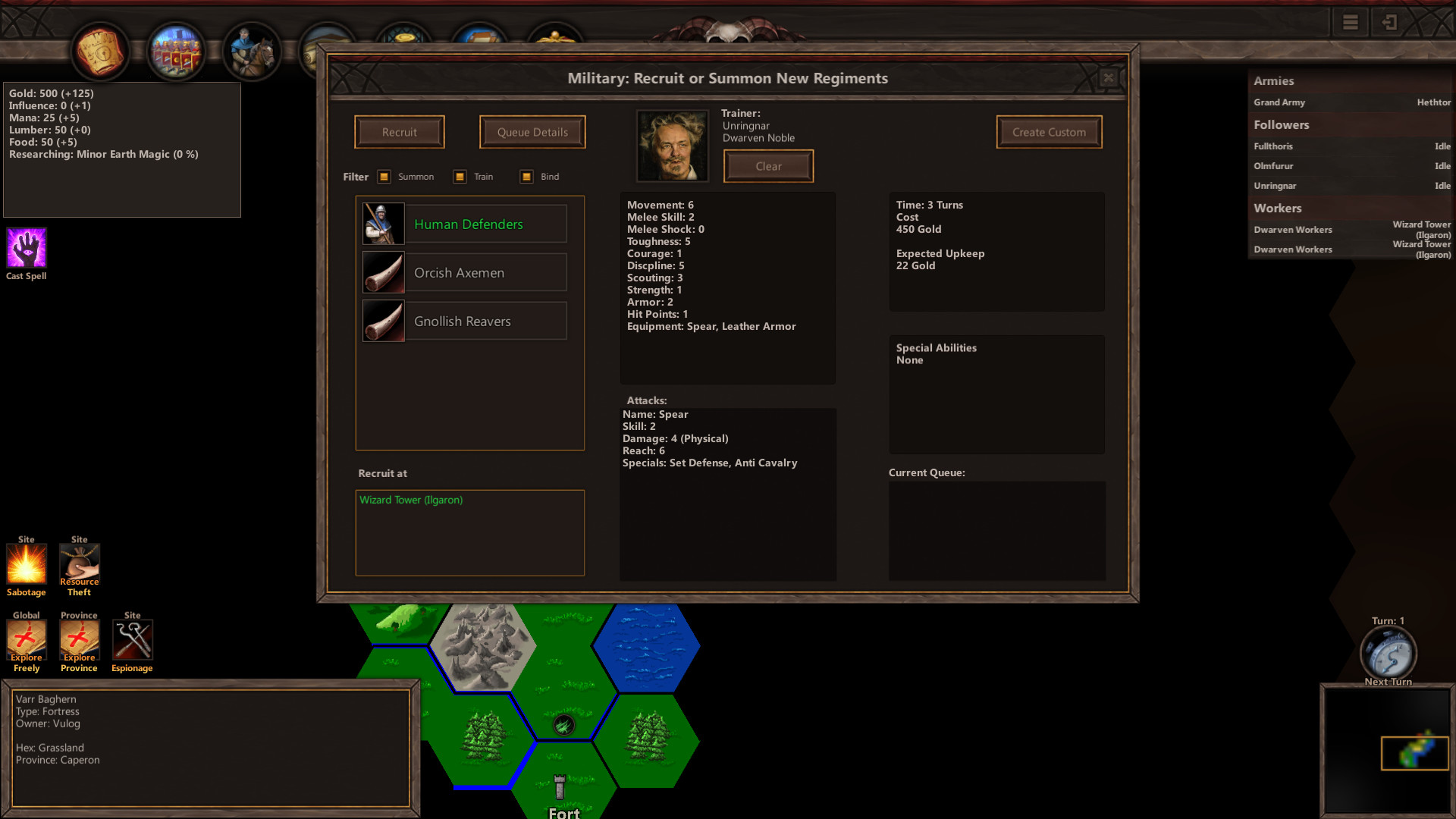Expand the hamburger menu at top right
This screenshot has height=819, width=1456.
1349,22
